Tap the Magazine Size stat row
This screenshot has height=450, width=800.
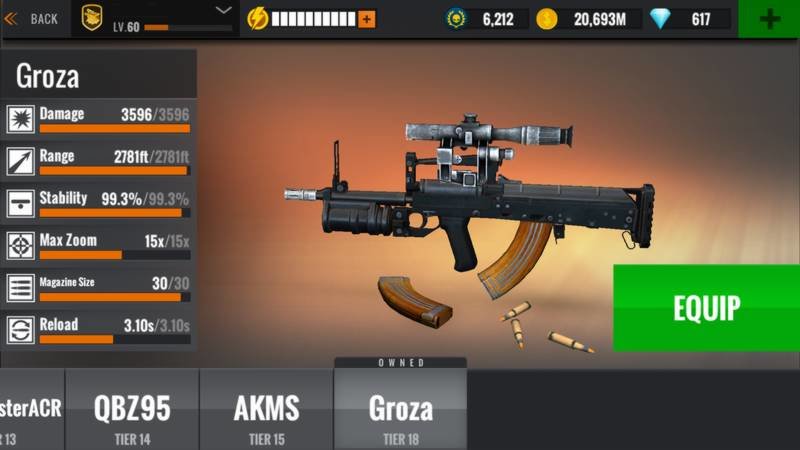click(98, 288)
